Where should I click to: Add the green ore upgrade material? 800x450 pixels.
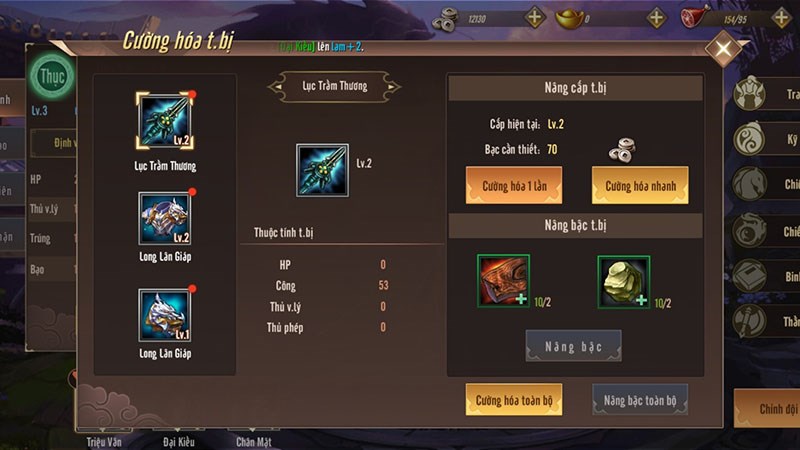(624, 279)
